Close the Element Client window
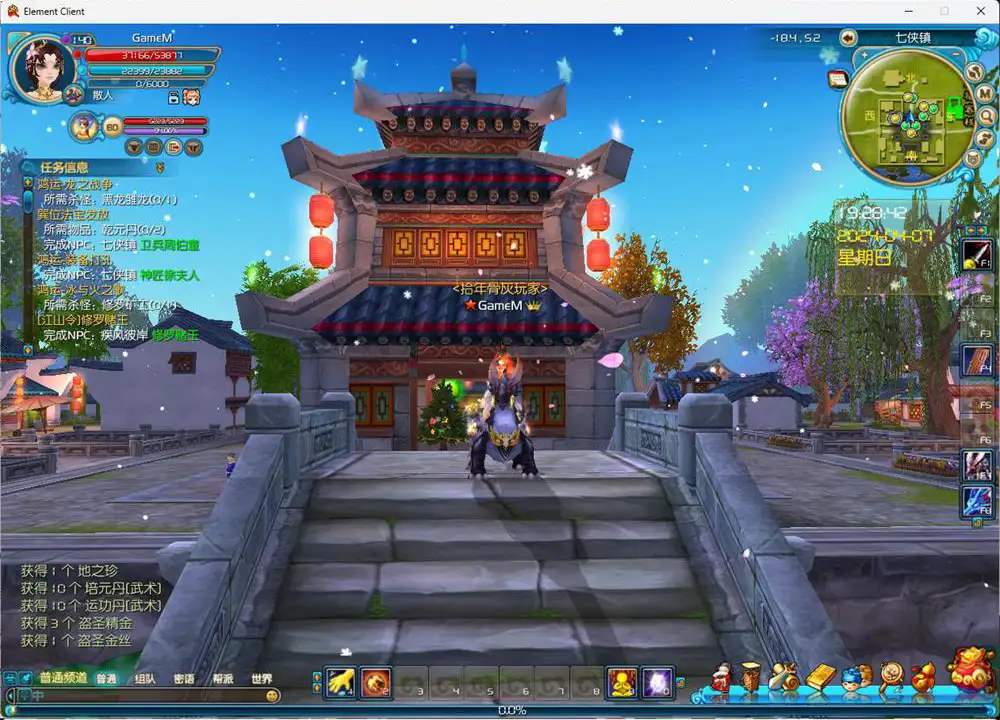This screenshot has width=1000, height=720. click(x=976, y=11)
